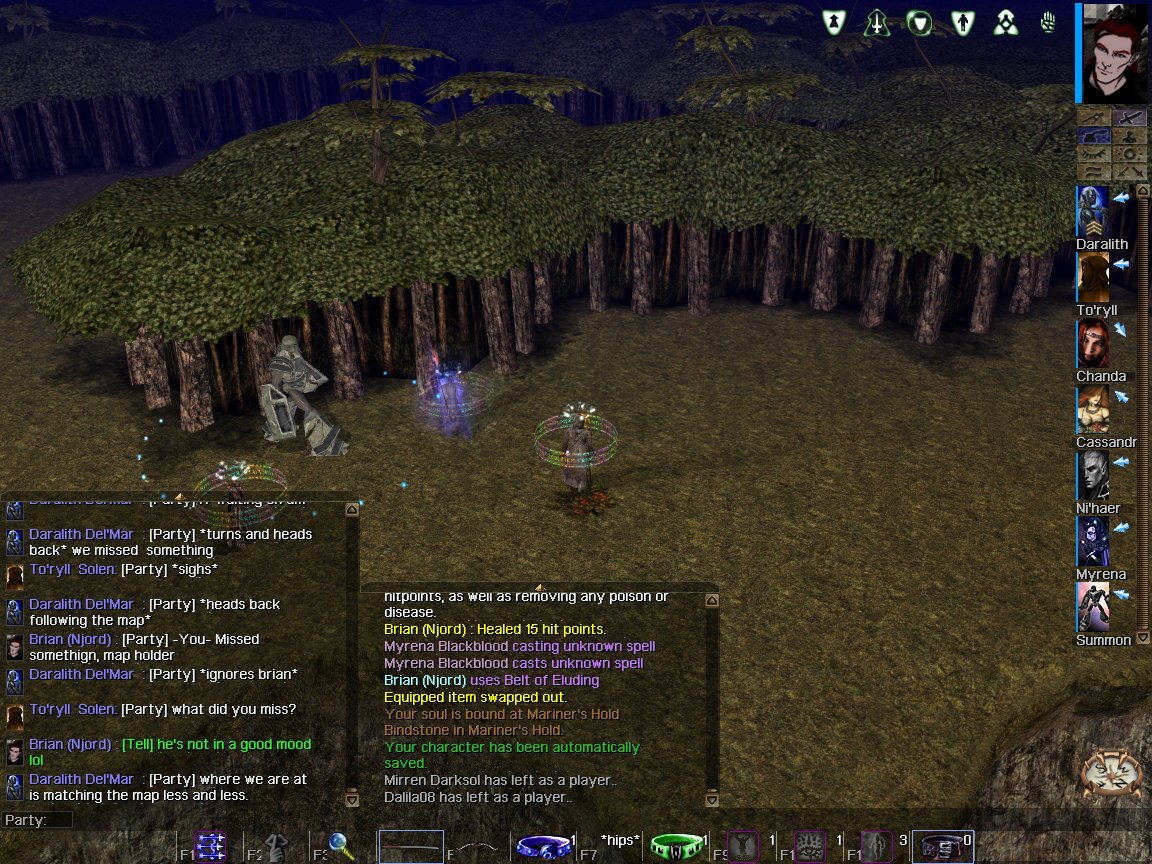Image resolution: width=1152 pixels, height=864 pixels.
Task: Use the blue belt quickslot item
Action: [542, 847]
